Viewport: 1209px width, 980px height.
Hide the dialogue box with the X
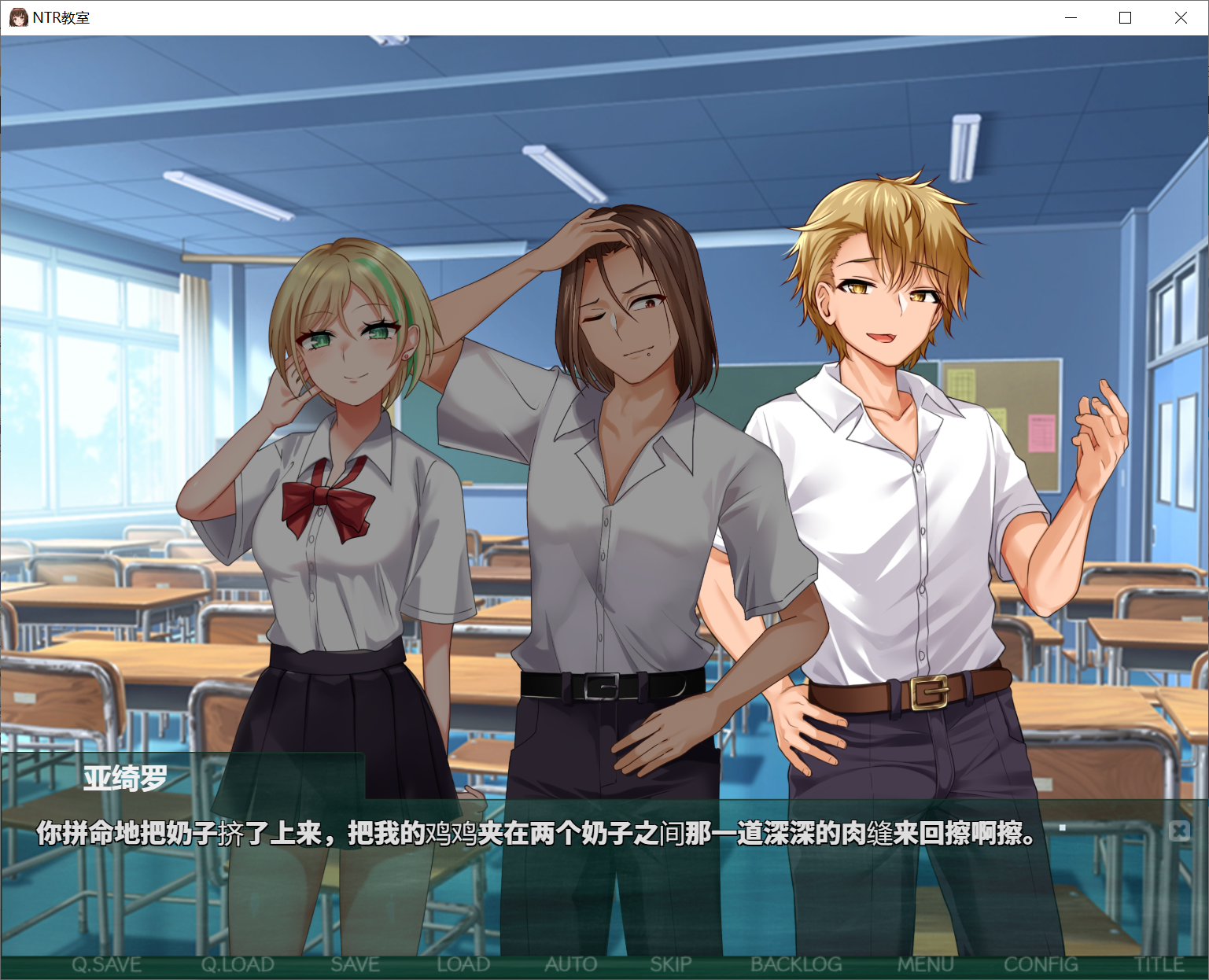(1179, 831)
